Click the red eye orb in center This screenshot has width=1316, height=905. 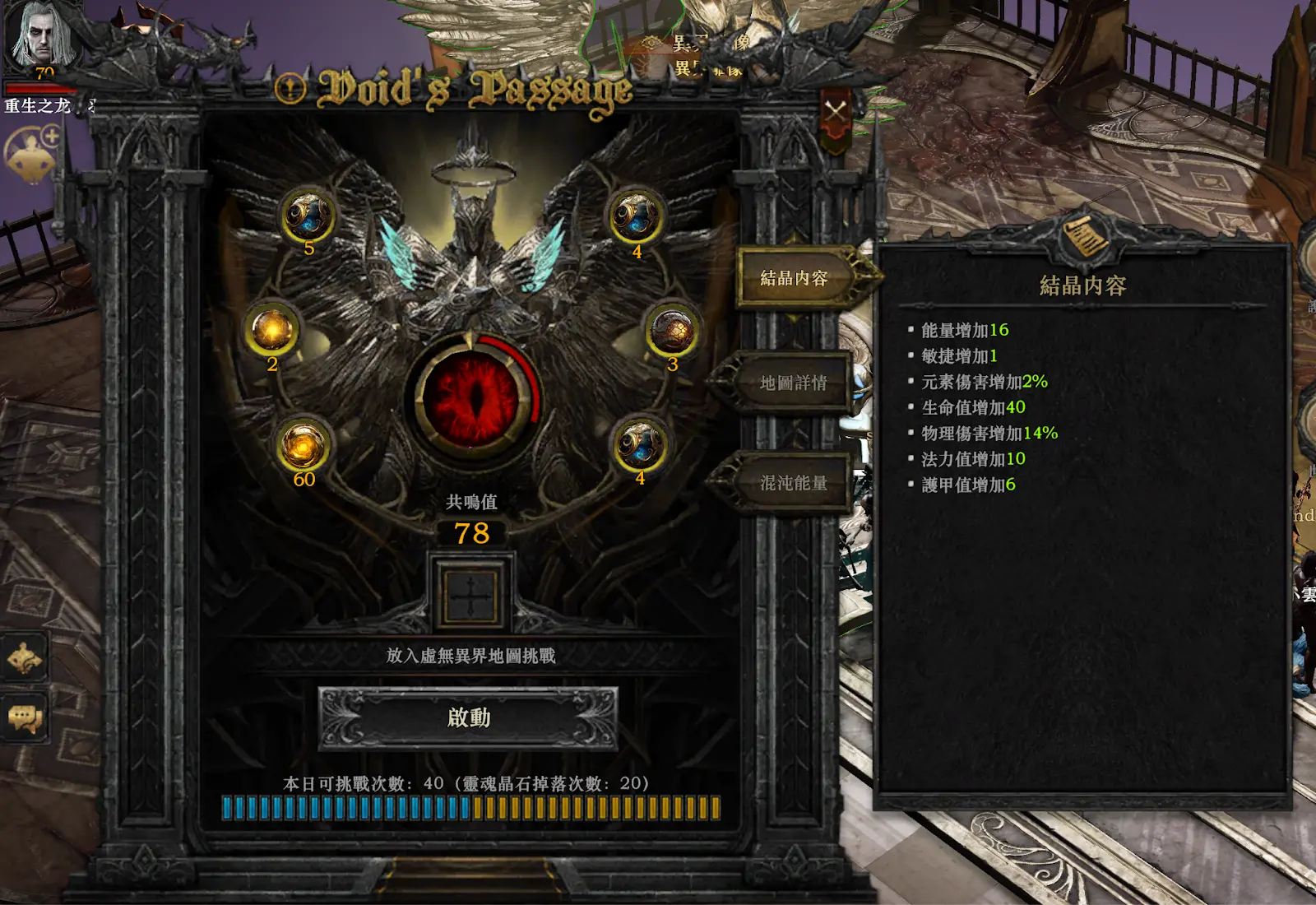point(470,399)
